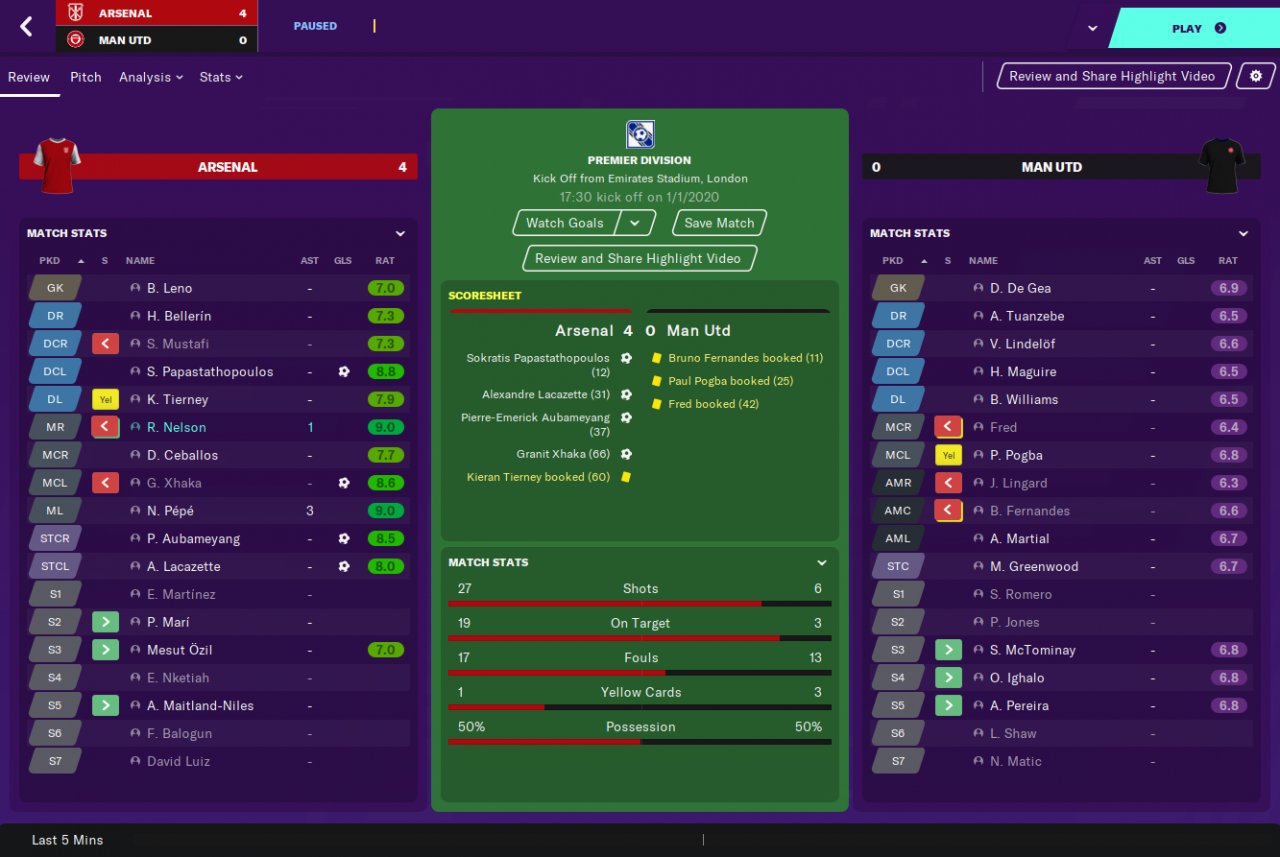Save the match with Save Match
This screenshot has height=857, width=1280.
[719, 223]
